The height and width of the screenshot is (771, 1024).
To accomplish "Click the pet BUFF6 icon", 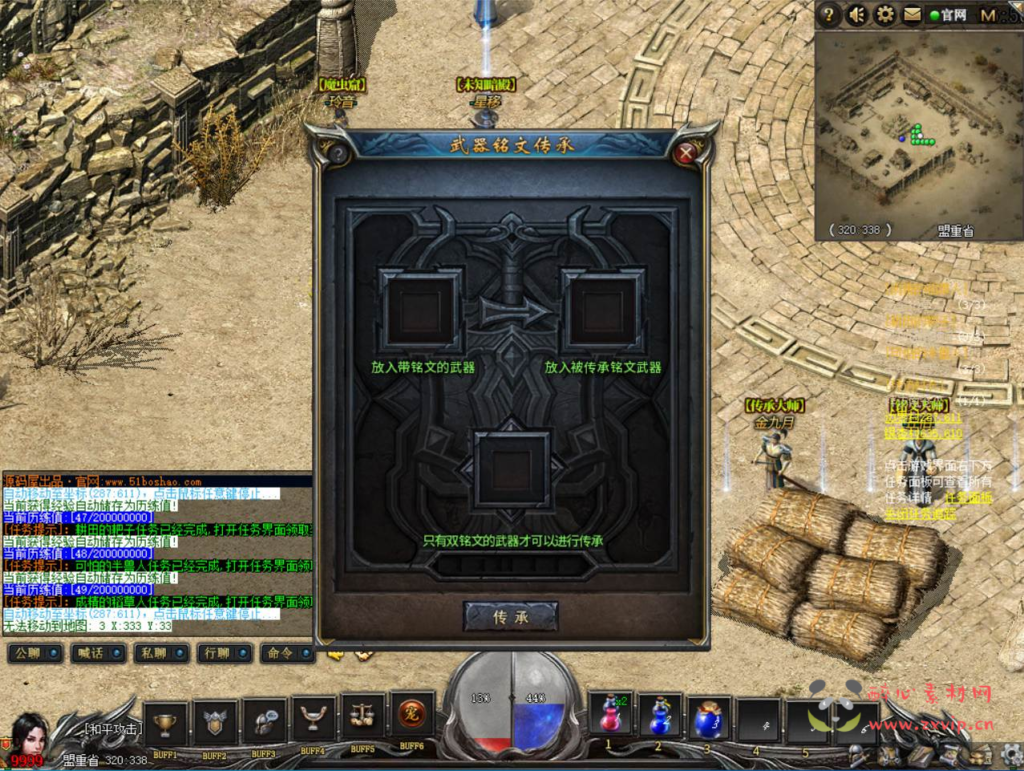I will (411, 715).
